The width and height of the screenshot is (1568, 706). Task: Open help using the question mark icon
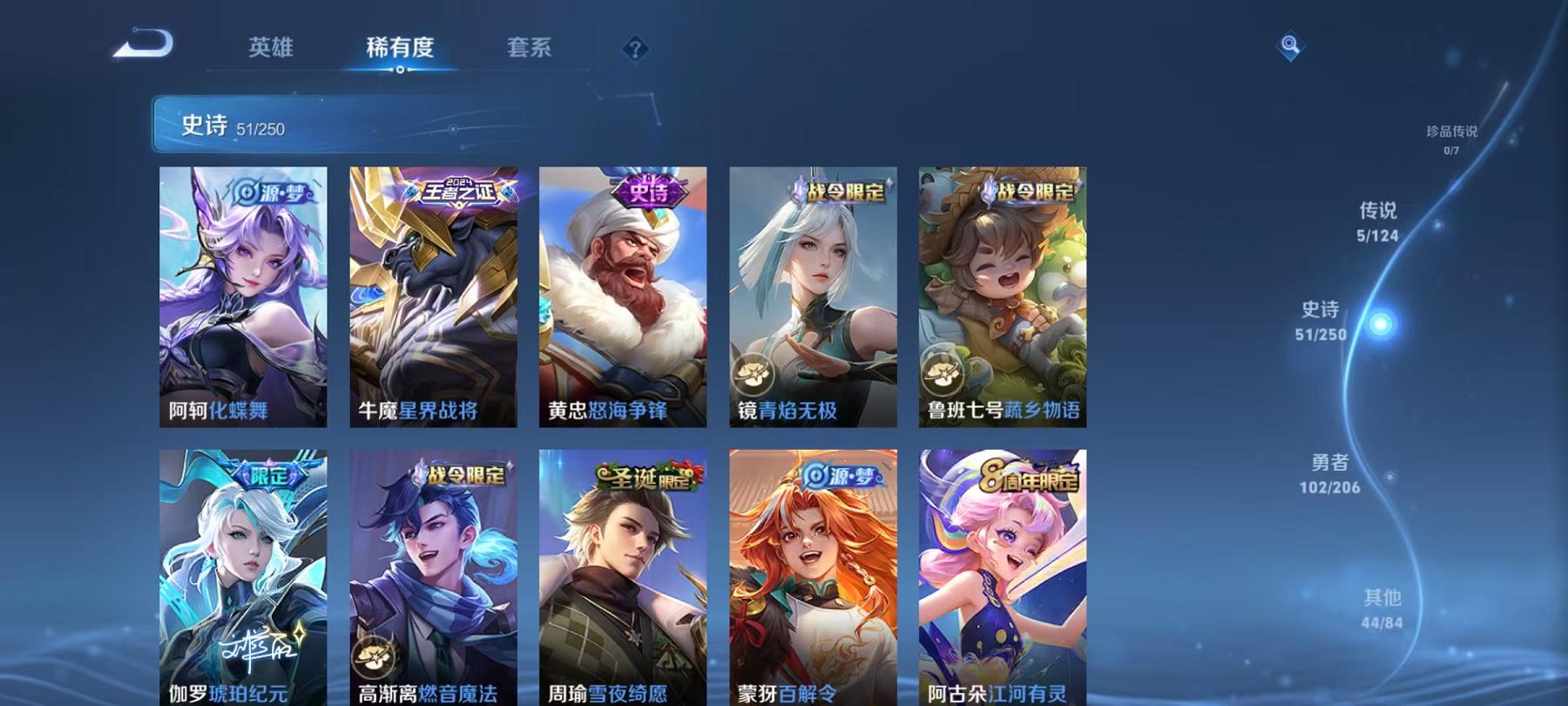point(637,50)
